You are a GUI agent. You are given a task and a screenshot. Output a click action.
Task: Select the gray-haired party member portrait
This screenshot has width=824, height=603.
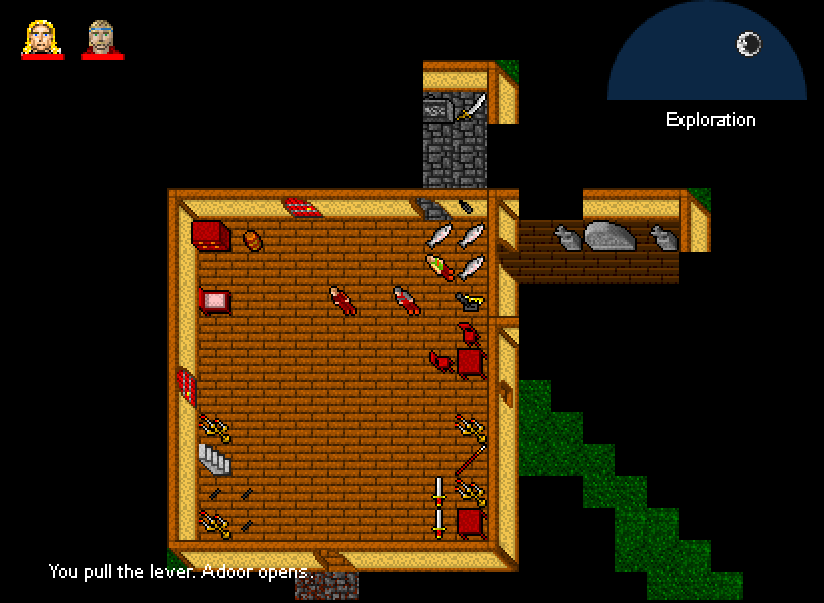[102, 38]
